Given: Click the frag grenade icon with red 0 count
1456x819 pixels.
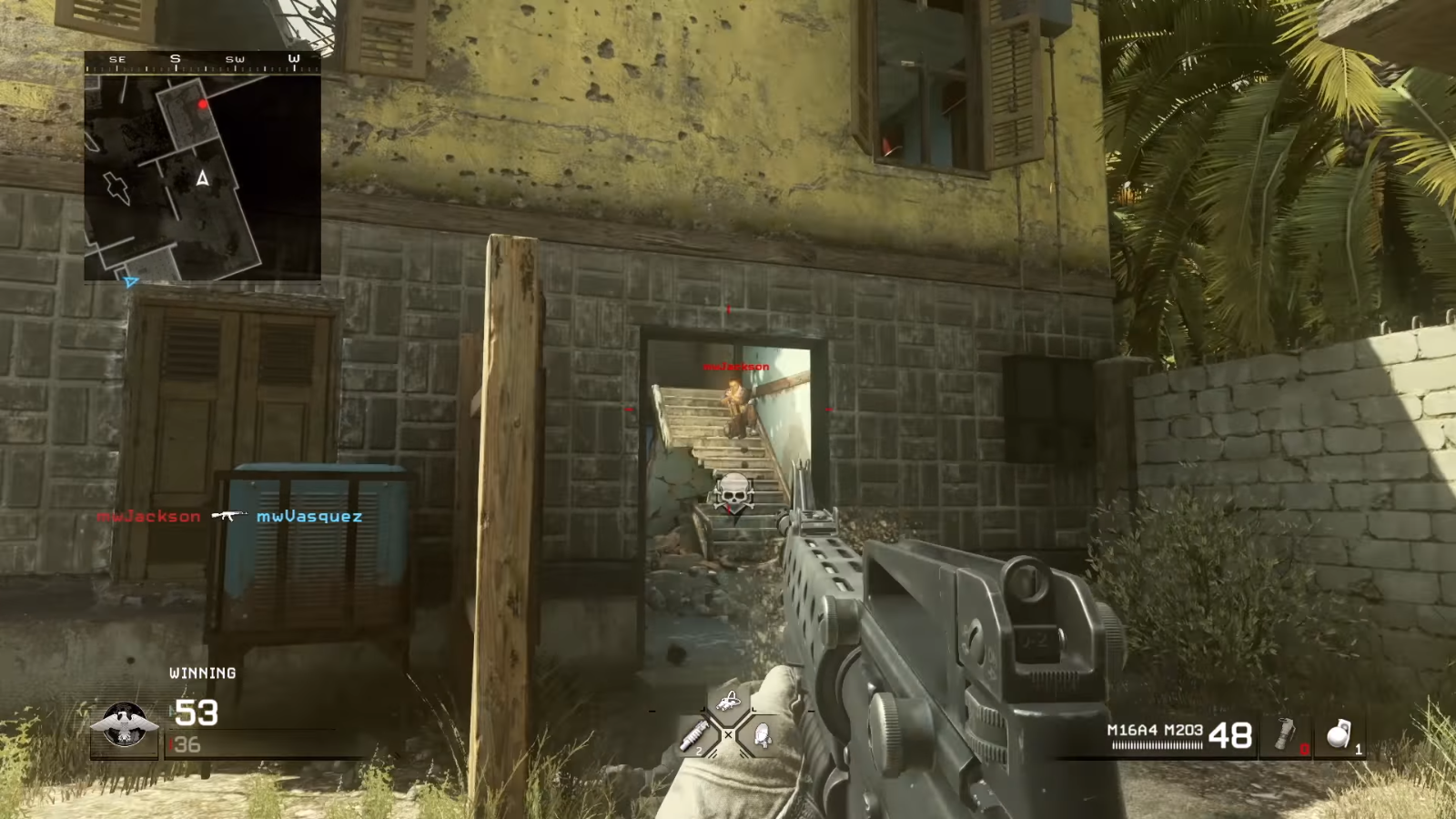Looking at the screenshot, I should pyautogui.click(x=1285, y=733).
